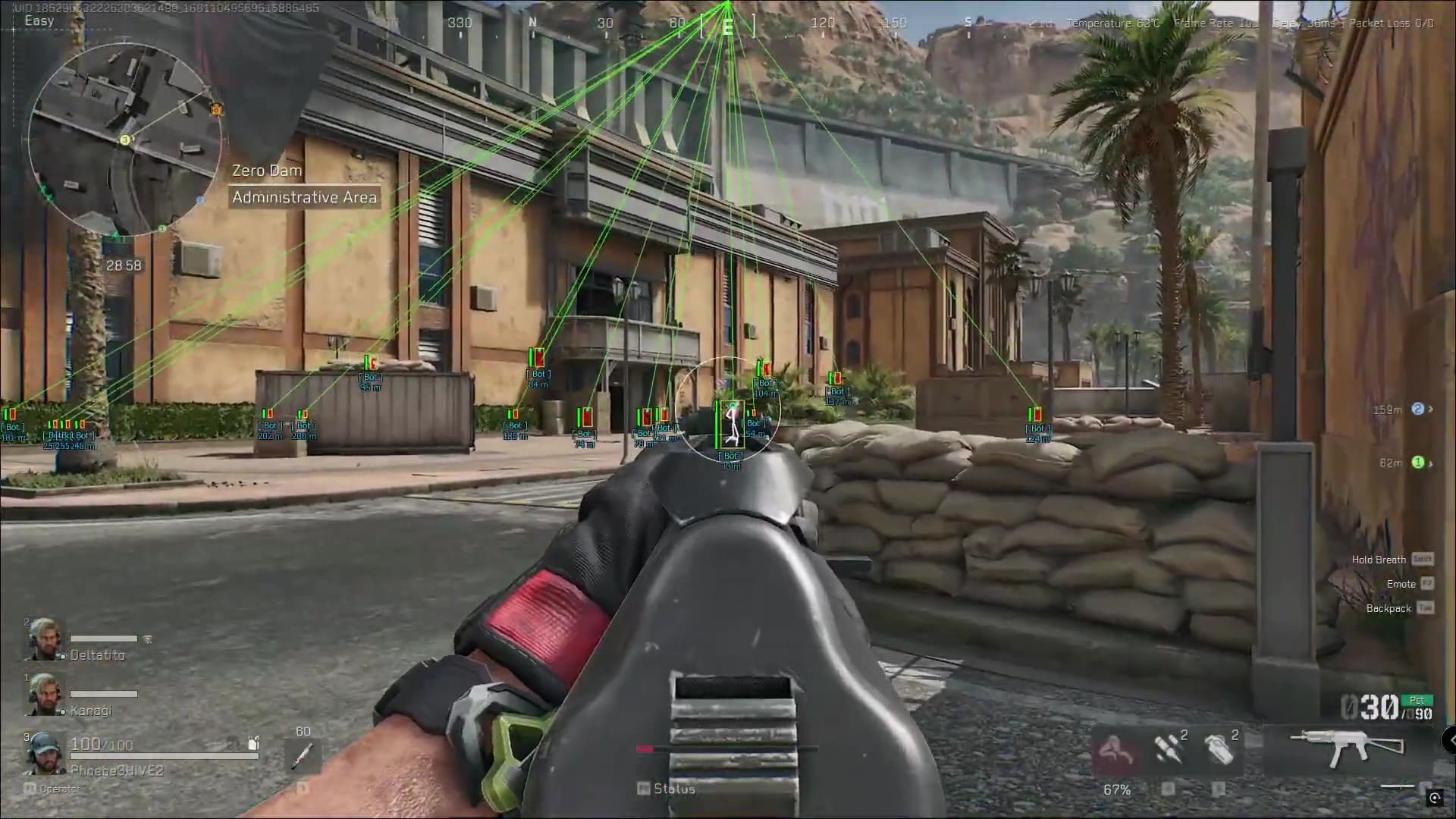Viewport: 1456px width, 819px height.
Task: Click the stim syringe quick-slot icon
Action: 1169,749
